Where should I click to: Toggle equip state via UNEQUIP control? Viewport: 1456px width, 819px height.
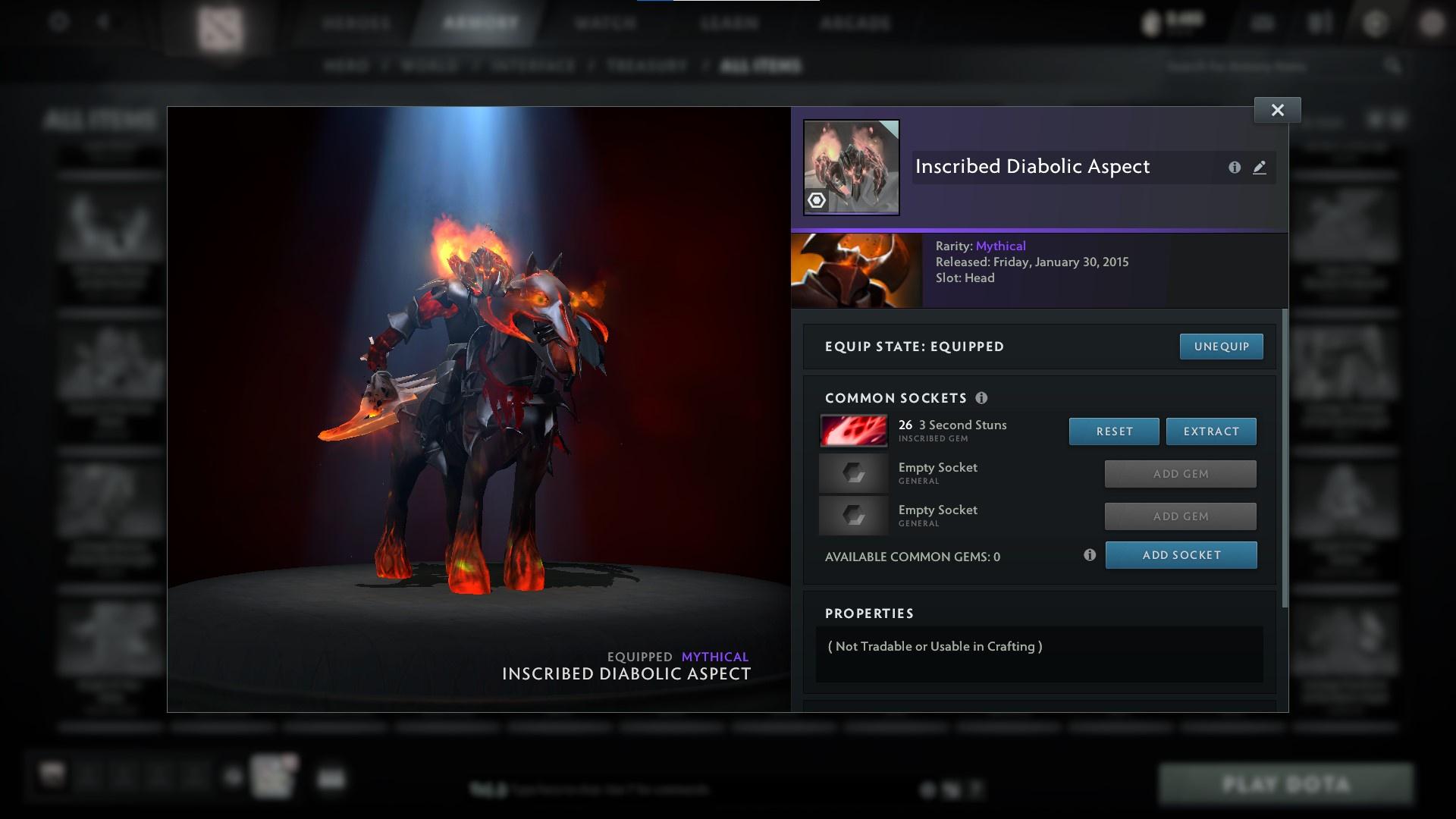click(x=1221, y=346)
